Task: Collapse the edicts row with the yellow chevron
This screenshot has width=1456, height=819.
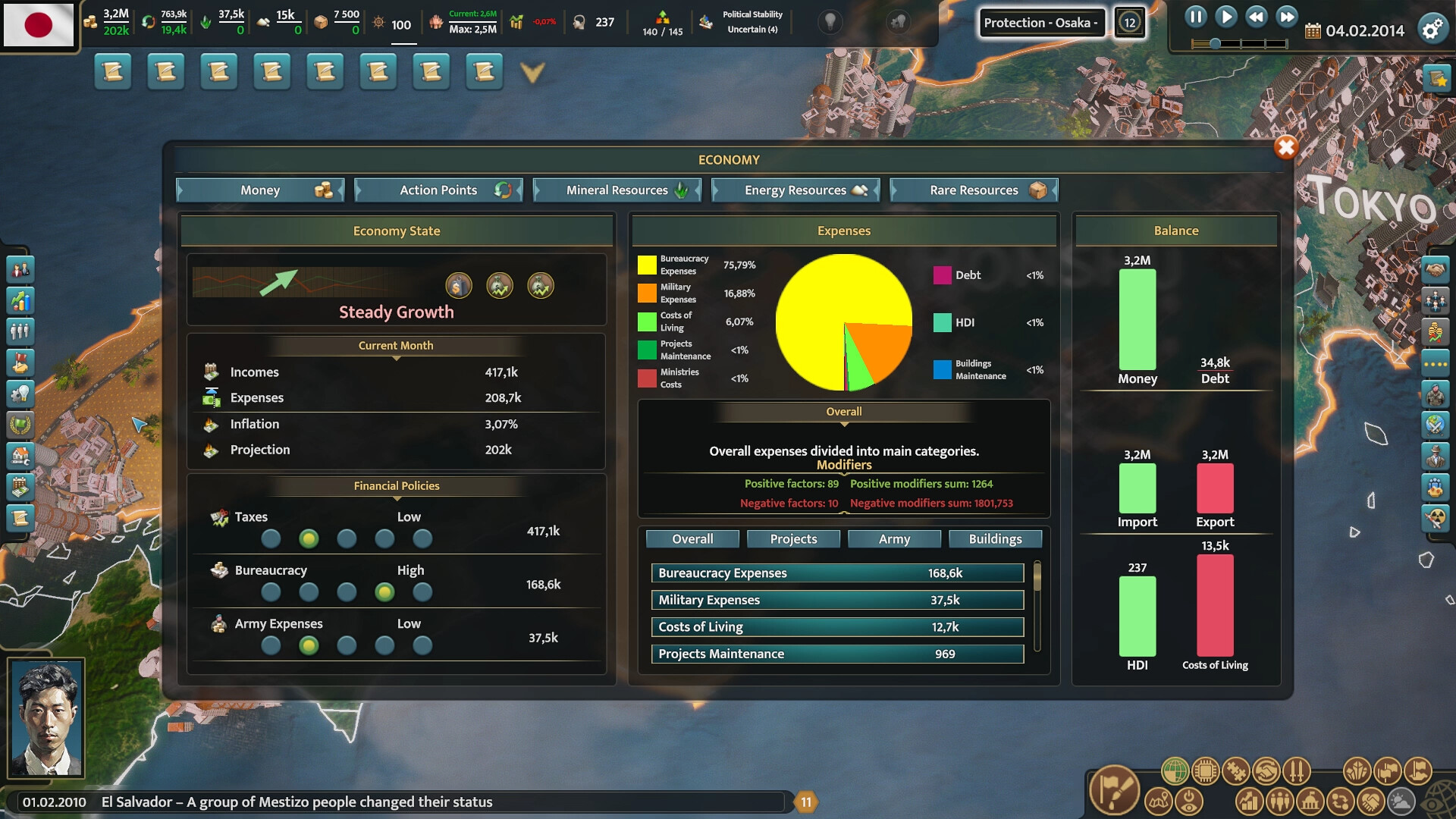Action: click(533, 72)
